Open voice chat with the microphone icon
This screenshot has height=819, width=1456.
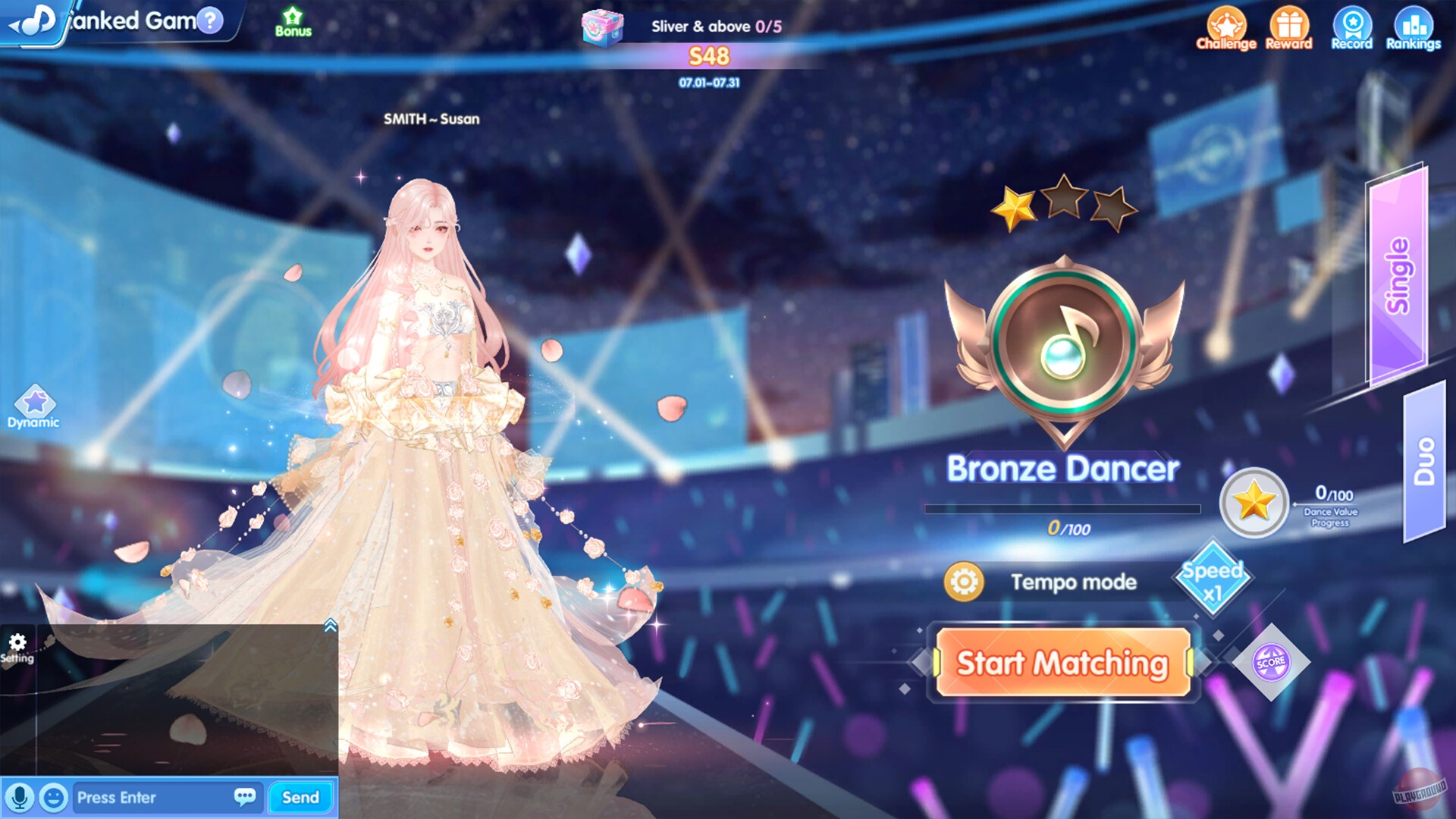pos(19,798)
